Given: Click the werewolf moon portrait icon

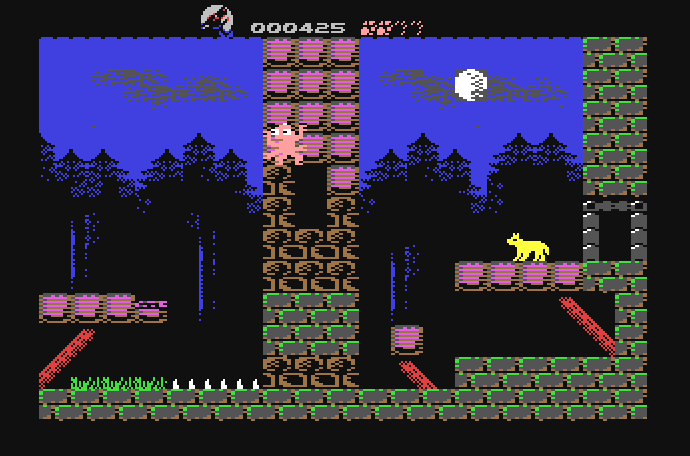Looking at the screenshot, I should pyautogui.click(x=217, y=20).
